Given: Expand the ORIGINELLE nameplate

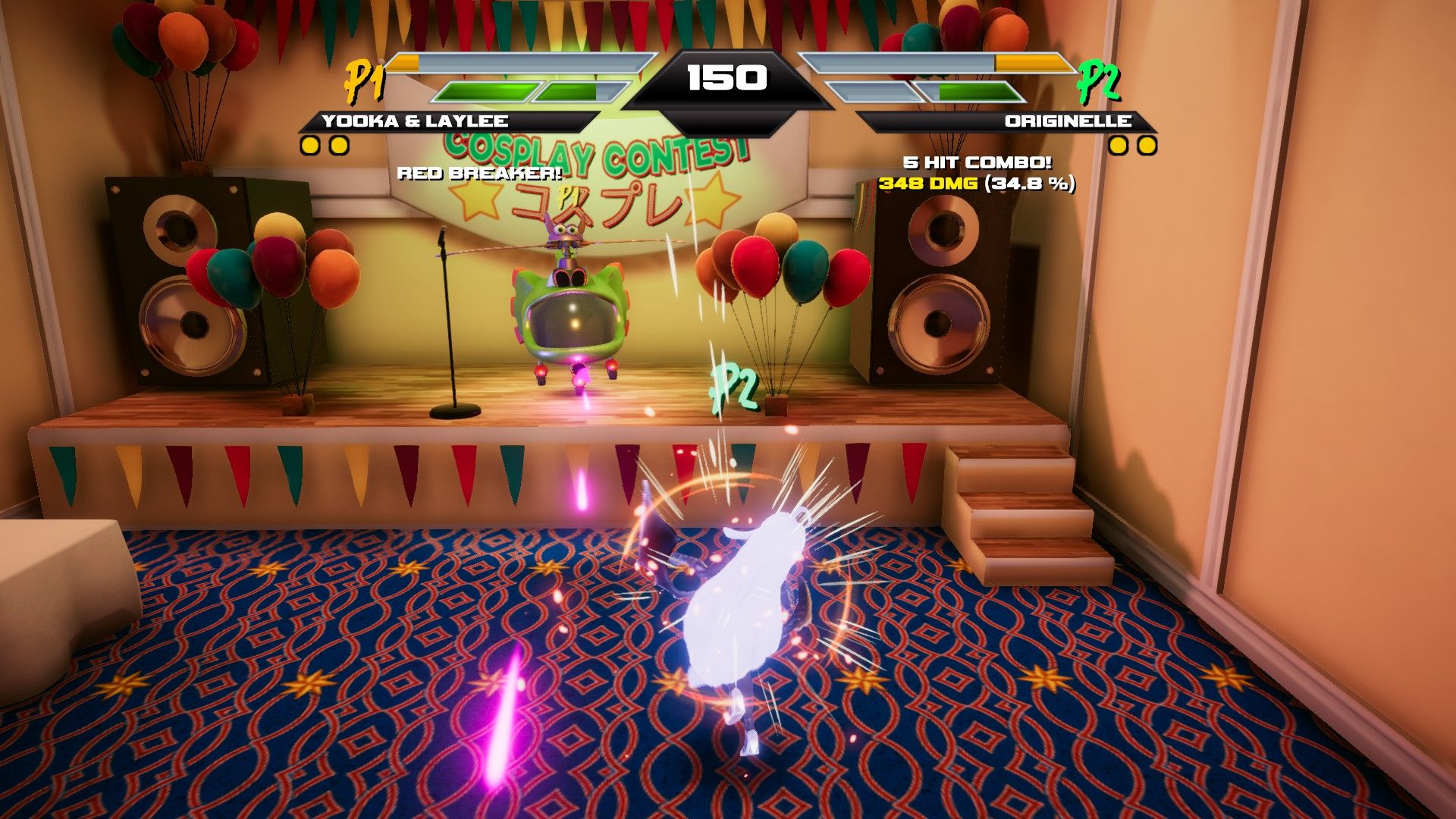Looking at the screenshot, I should point(1067,118).
